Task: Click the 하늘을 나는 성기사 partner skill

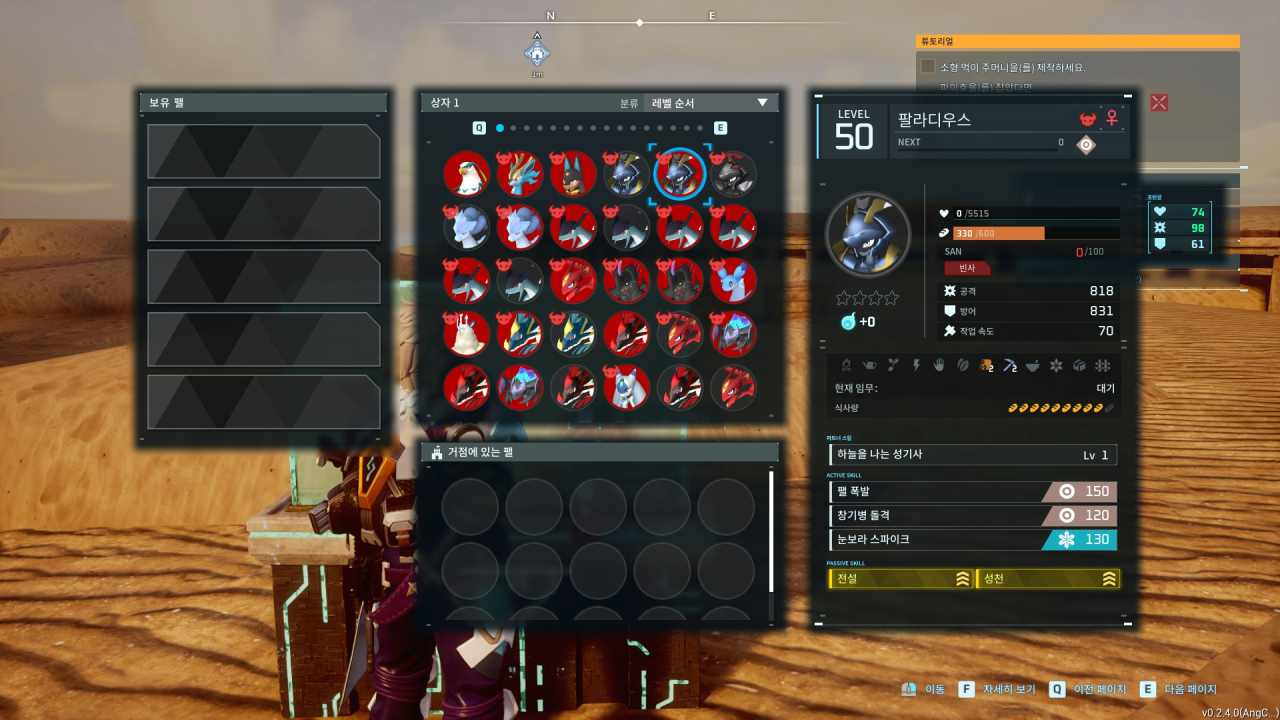Action: [x=973, y=455]
